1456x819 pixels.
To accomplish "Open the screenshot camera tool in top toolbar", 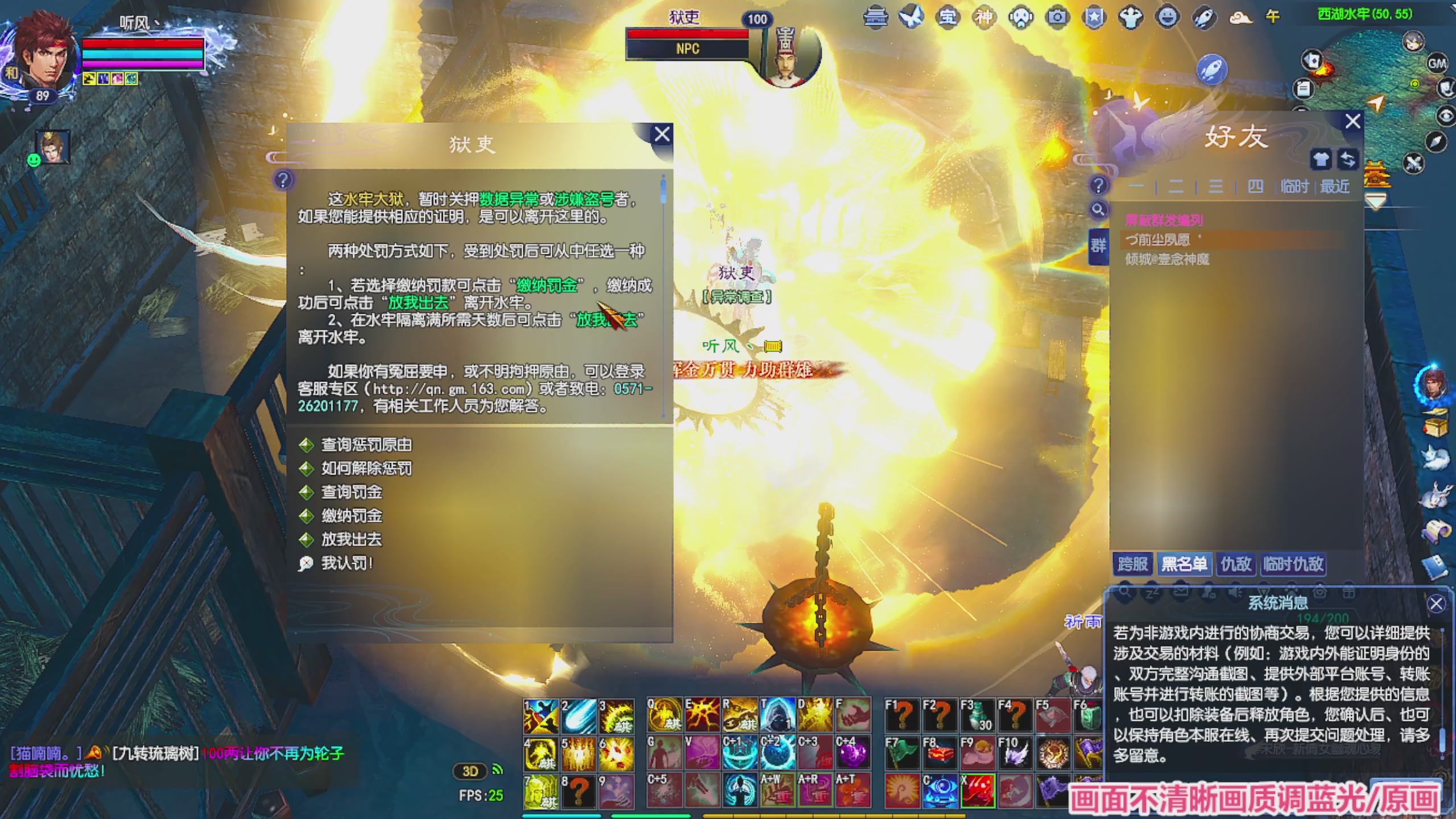I will 1057,17.
